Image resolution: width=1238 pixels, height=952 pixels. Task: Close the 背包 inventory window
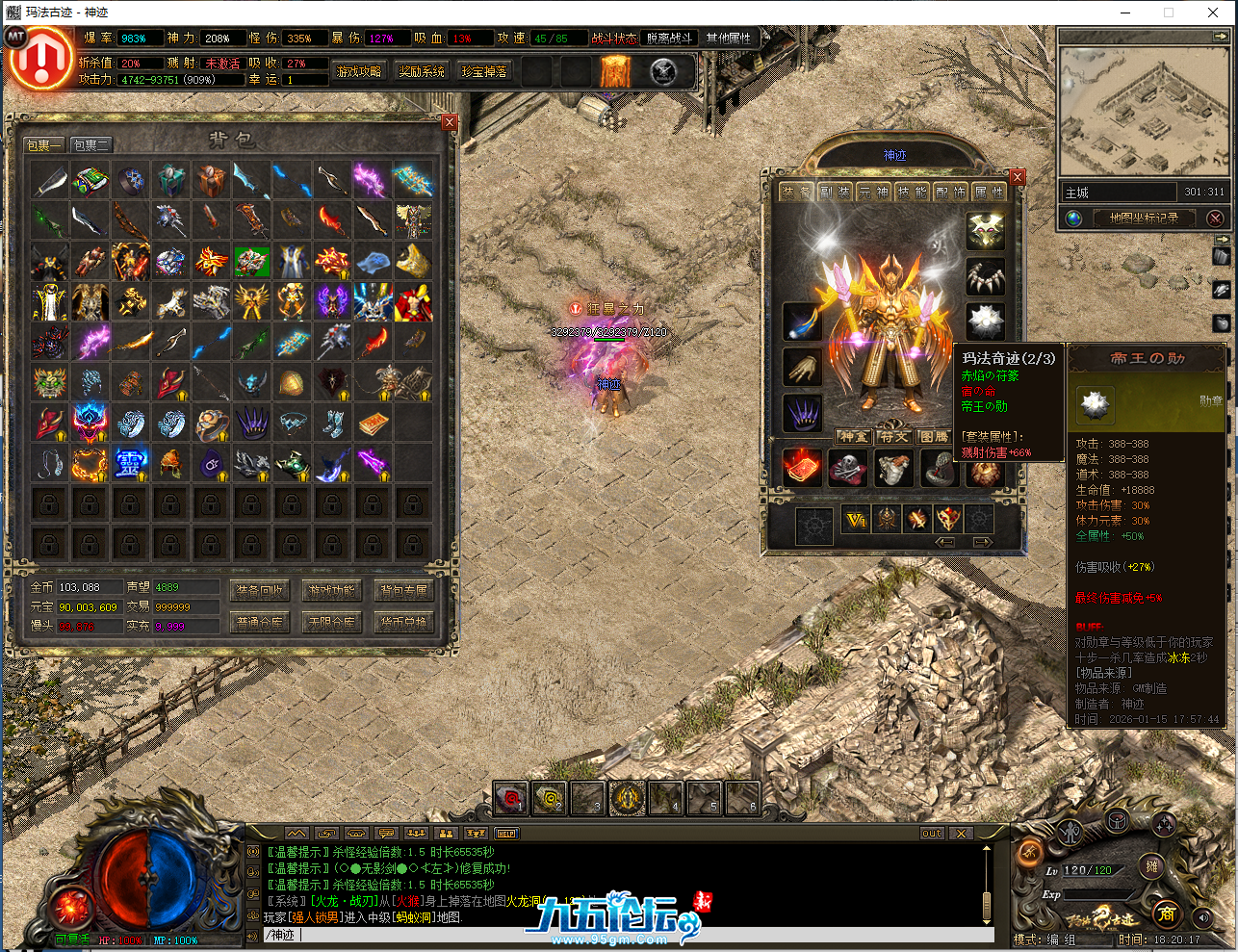point(450,122)
